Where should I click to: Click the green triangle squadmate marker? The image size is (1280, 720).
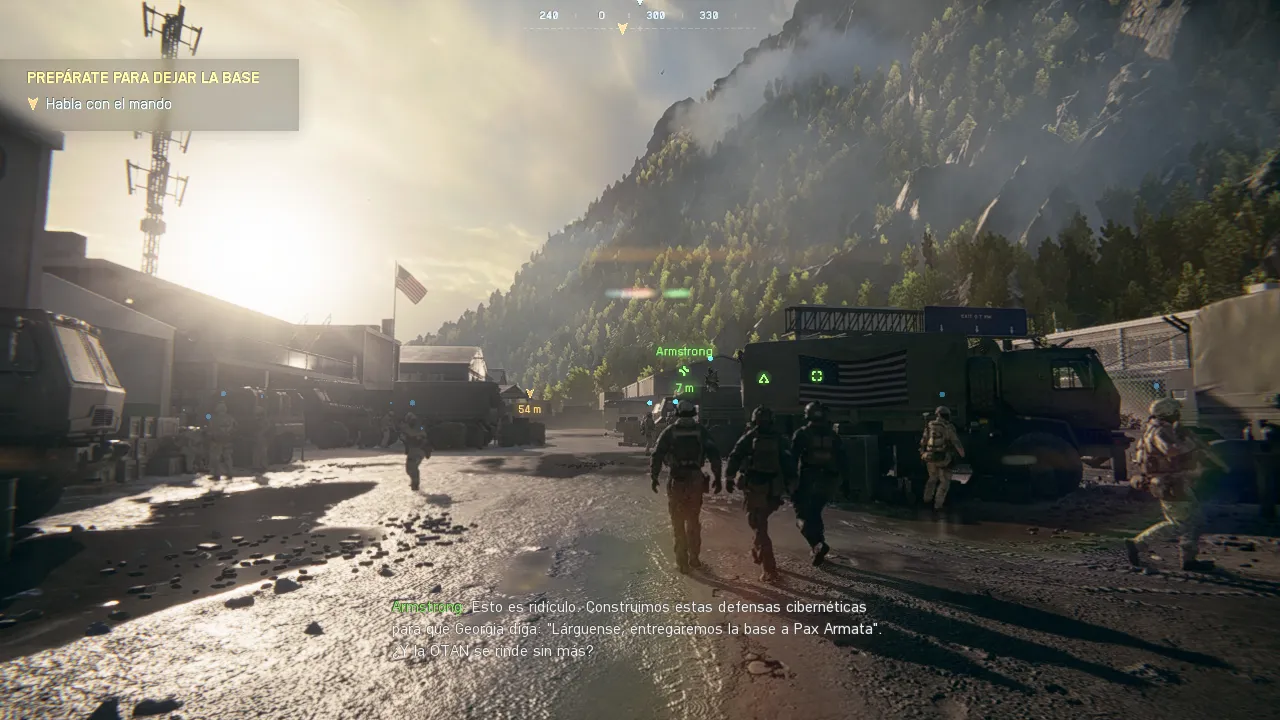point(764,378)
